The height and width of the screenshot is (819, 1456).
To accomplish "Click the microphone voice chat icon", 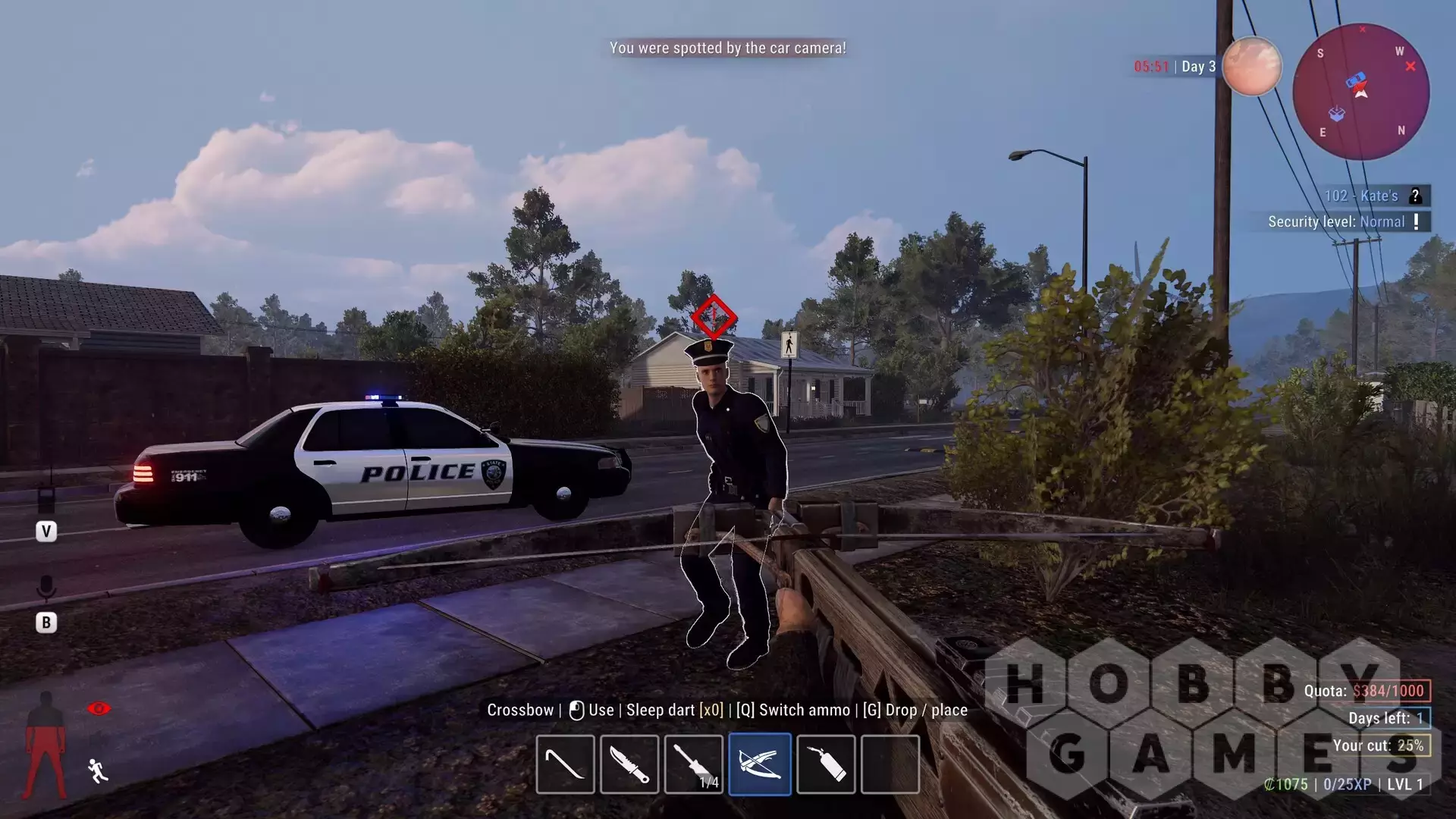I will [46, 588].
